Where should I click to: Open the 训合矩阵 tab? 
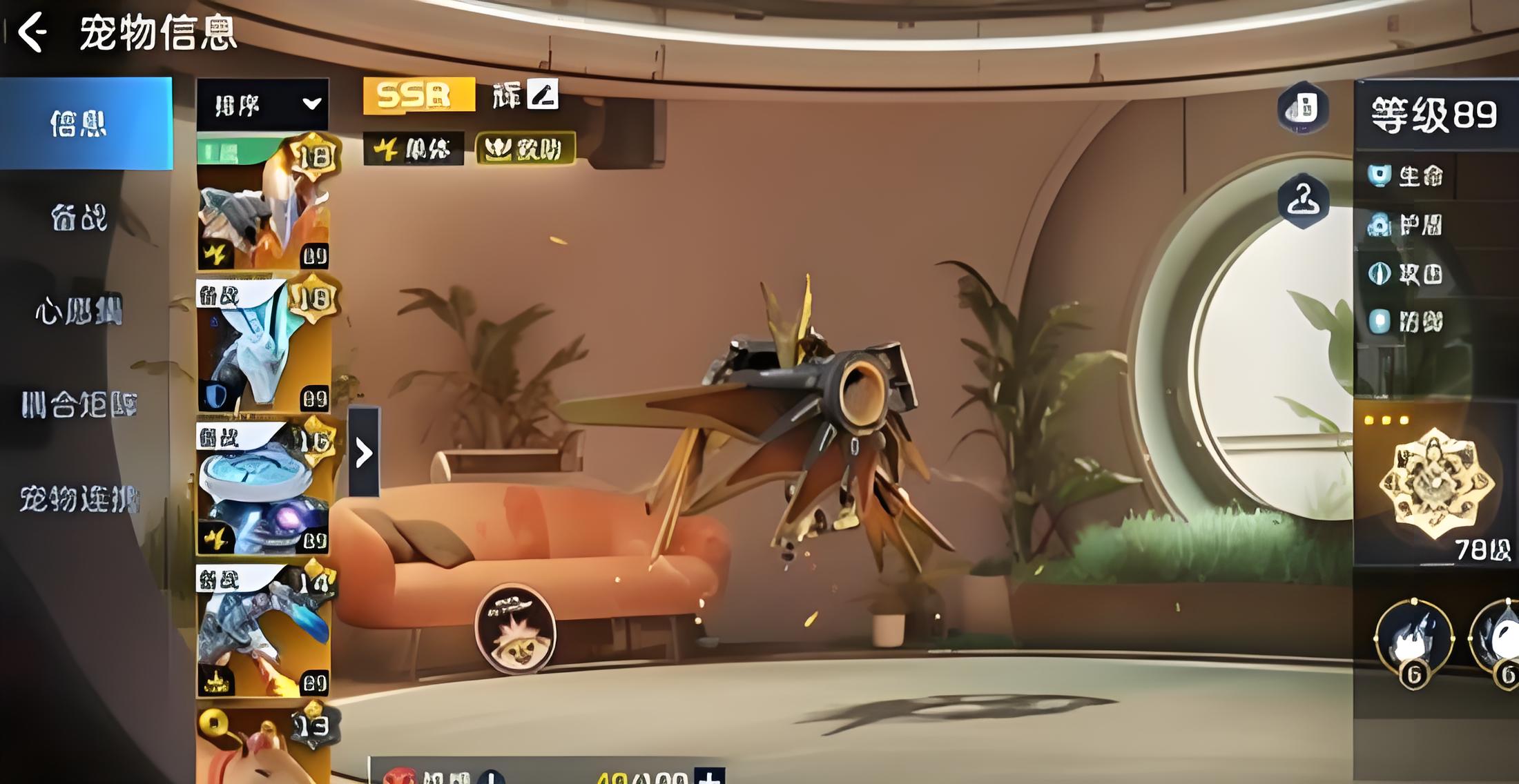[x=79, y=404]
